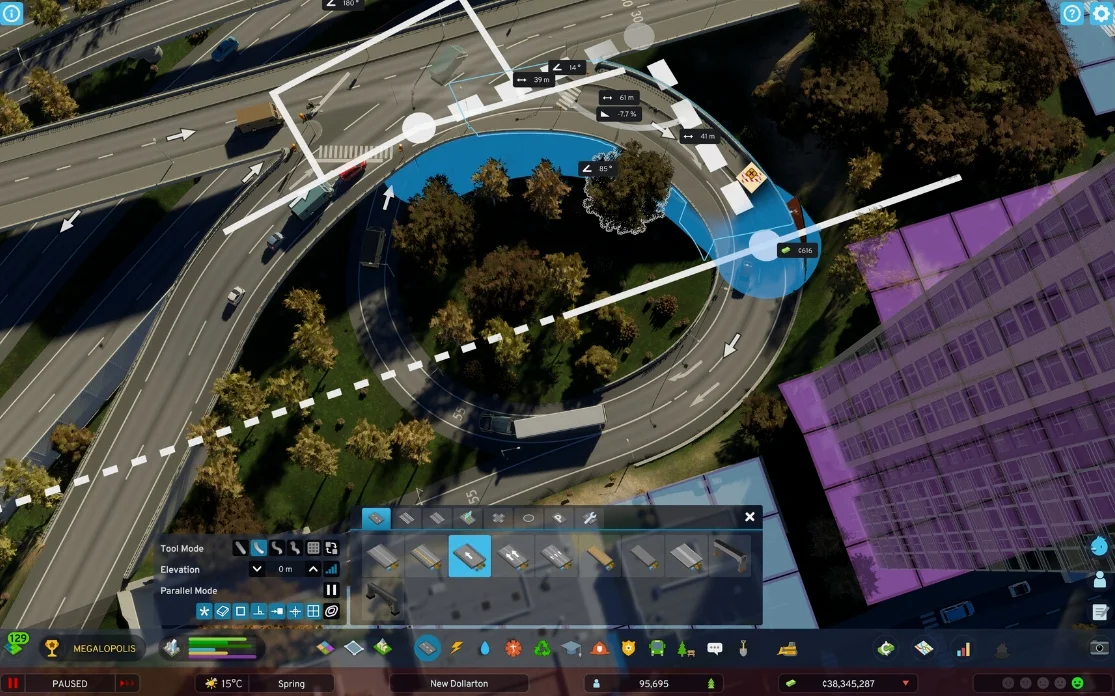Open the Milestones trophy panel
1115x696 pixels.
pos(50,648)
